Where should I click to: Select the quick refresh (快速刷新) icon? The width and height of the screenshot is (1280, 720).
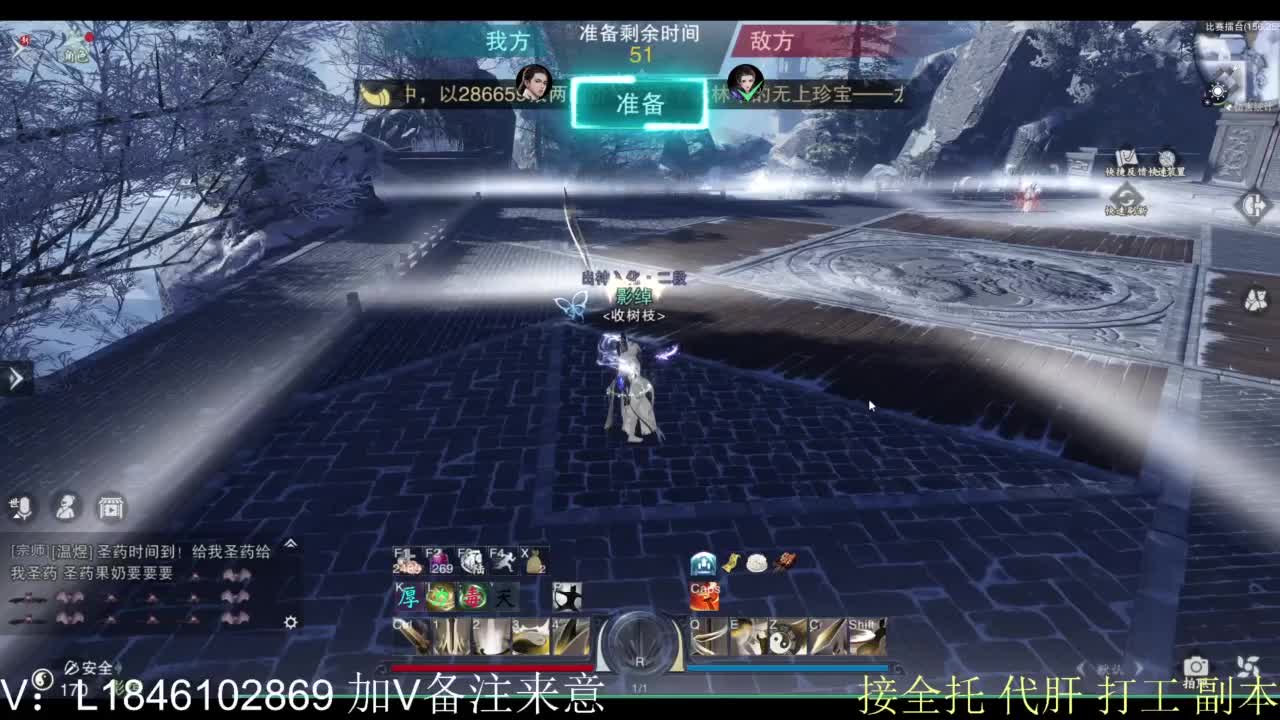[1125, 194]
